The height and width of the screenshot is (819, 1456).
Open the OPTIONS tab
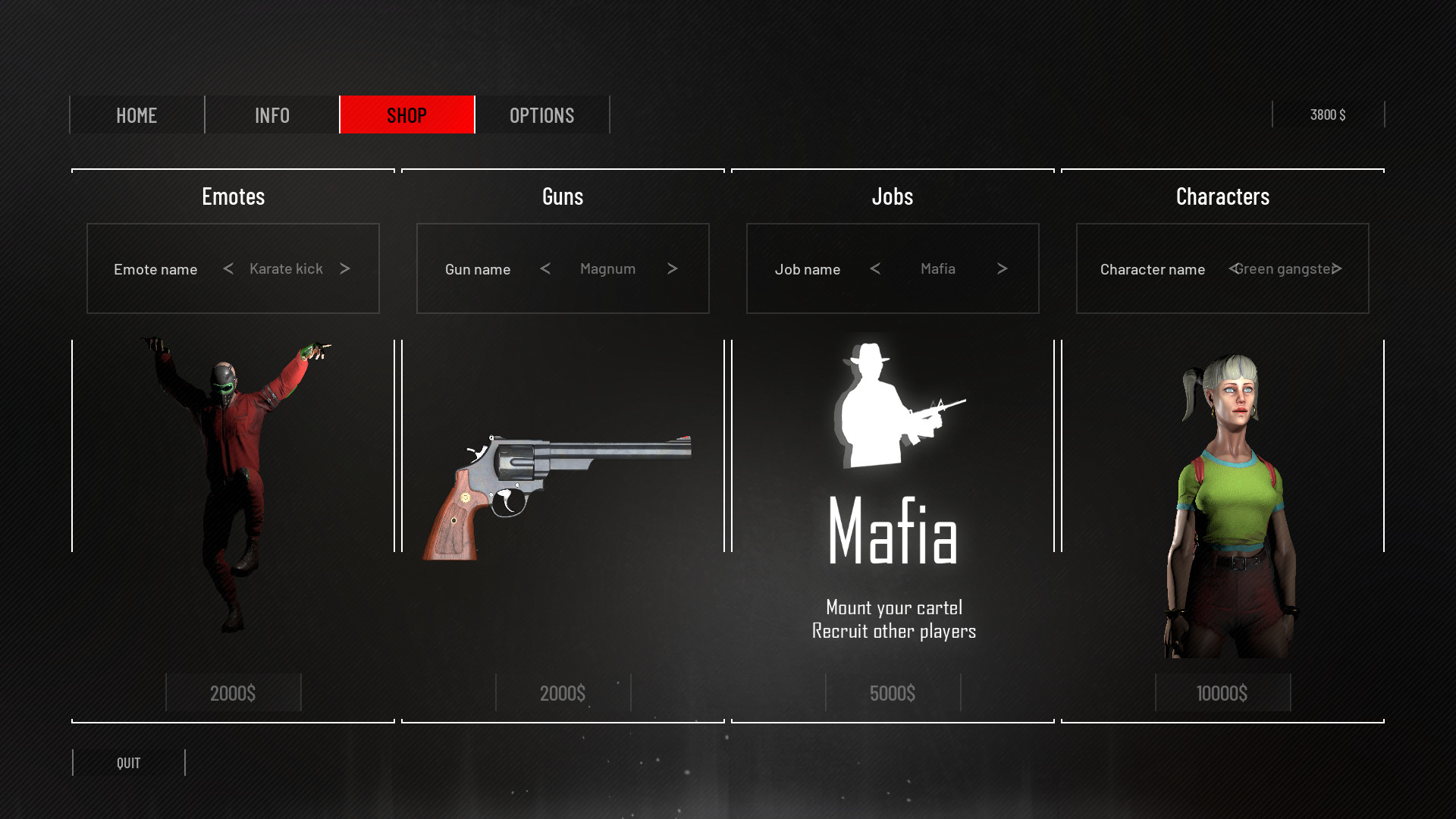pyautogui.click(x=541, y=115)
